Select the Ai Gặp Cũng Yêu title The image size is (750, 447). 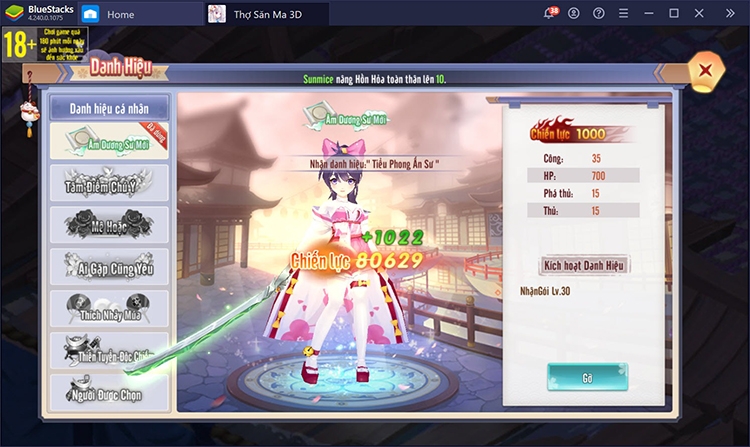click(x=110, y=266)
